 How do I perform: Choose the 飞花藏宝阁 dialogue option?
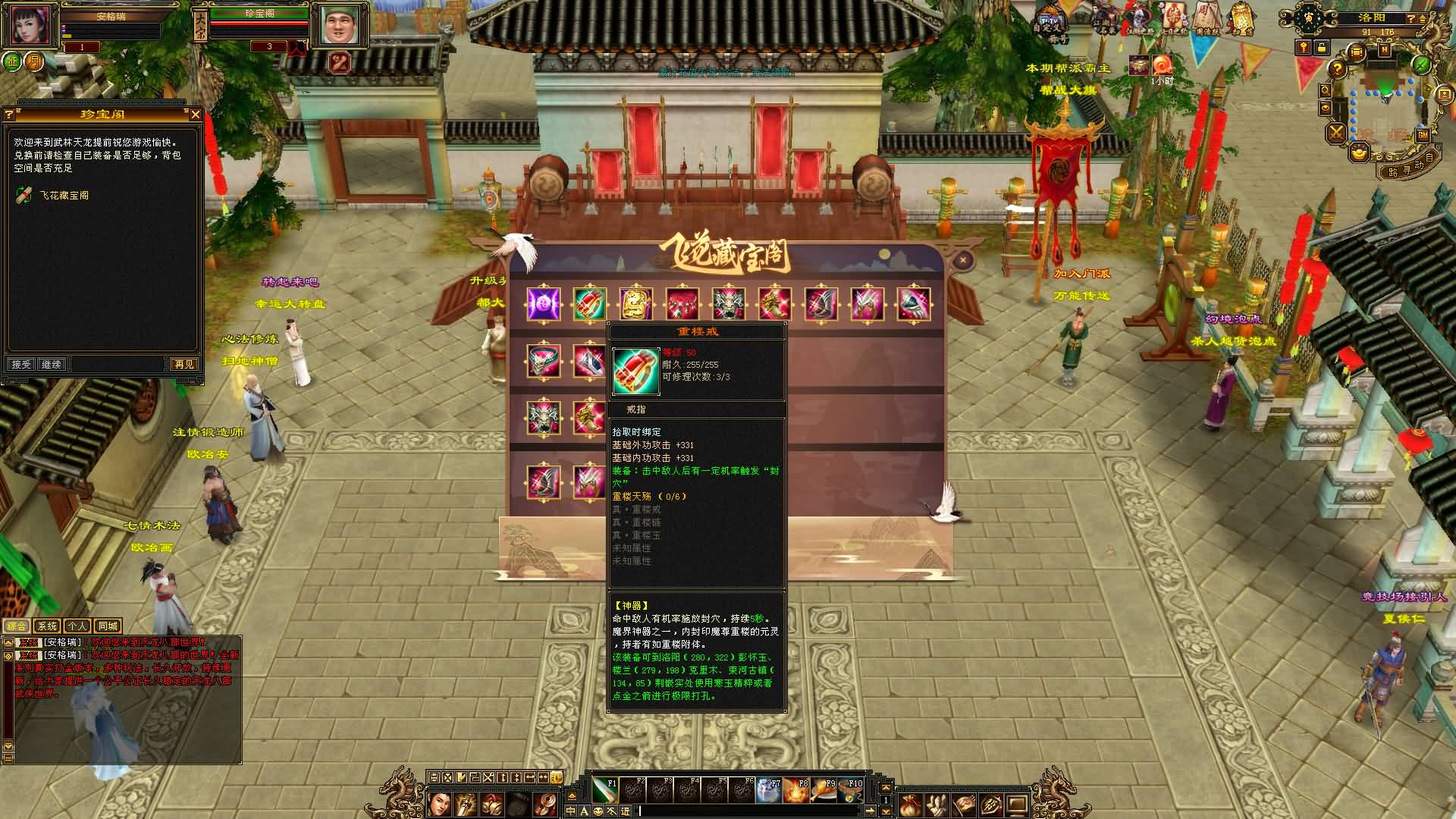click(64, 196)
